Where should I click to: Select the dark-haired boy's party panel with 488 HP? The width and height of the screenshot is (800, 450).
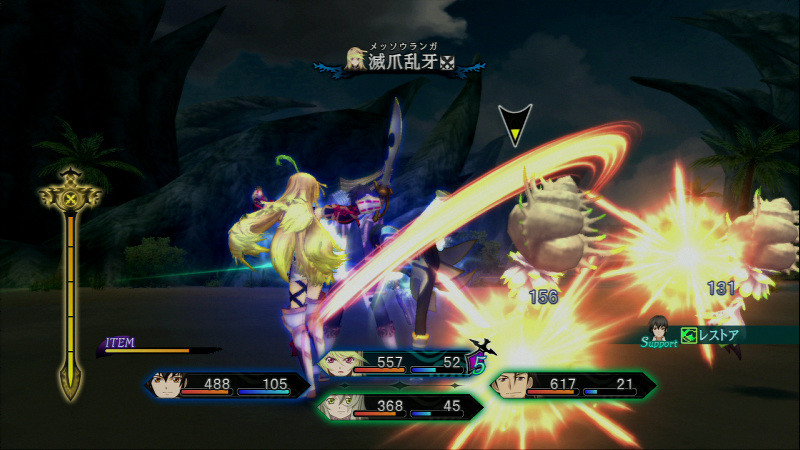[x=228, y=385]
